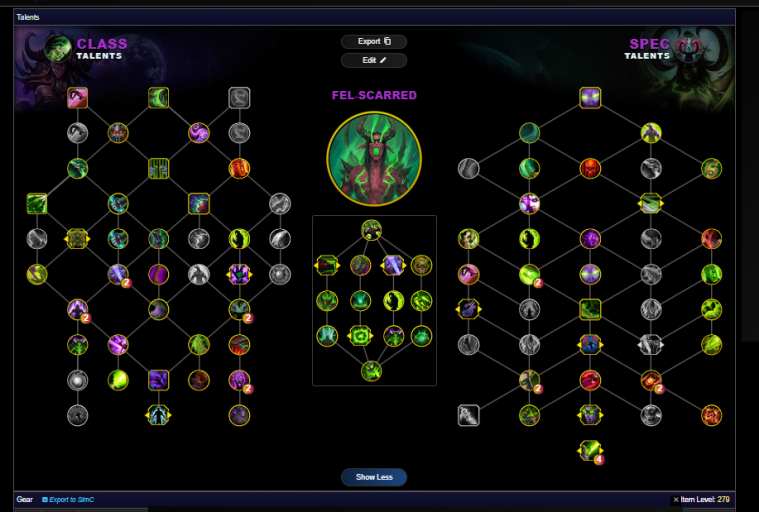This screenshot has width=759, height=512.
Task: Choose the red demon face spec talent
Action: coord(590,167)
